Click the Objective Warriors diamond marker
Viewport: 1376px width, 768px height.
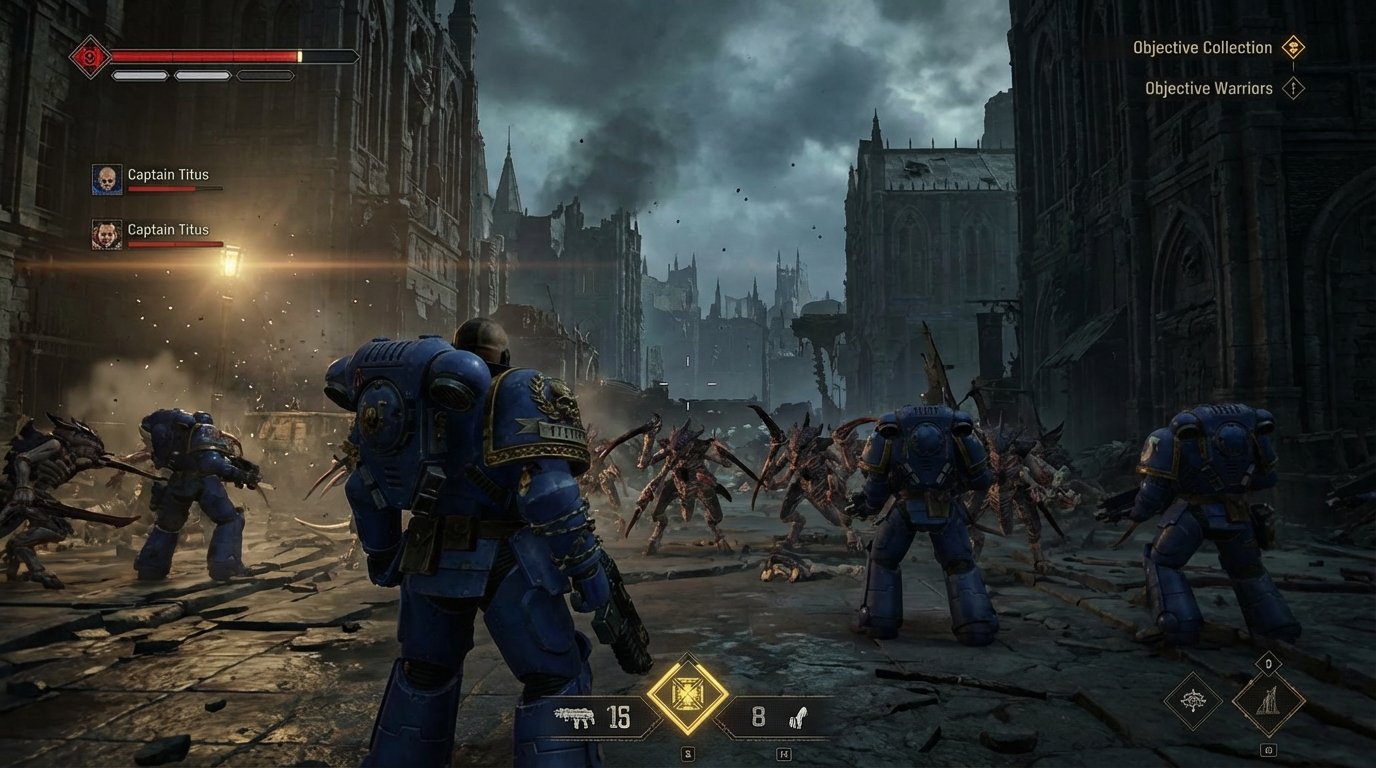[x=1292, y=88]
